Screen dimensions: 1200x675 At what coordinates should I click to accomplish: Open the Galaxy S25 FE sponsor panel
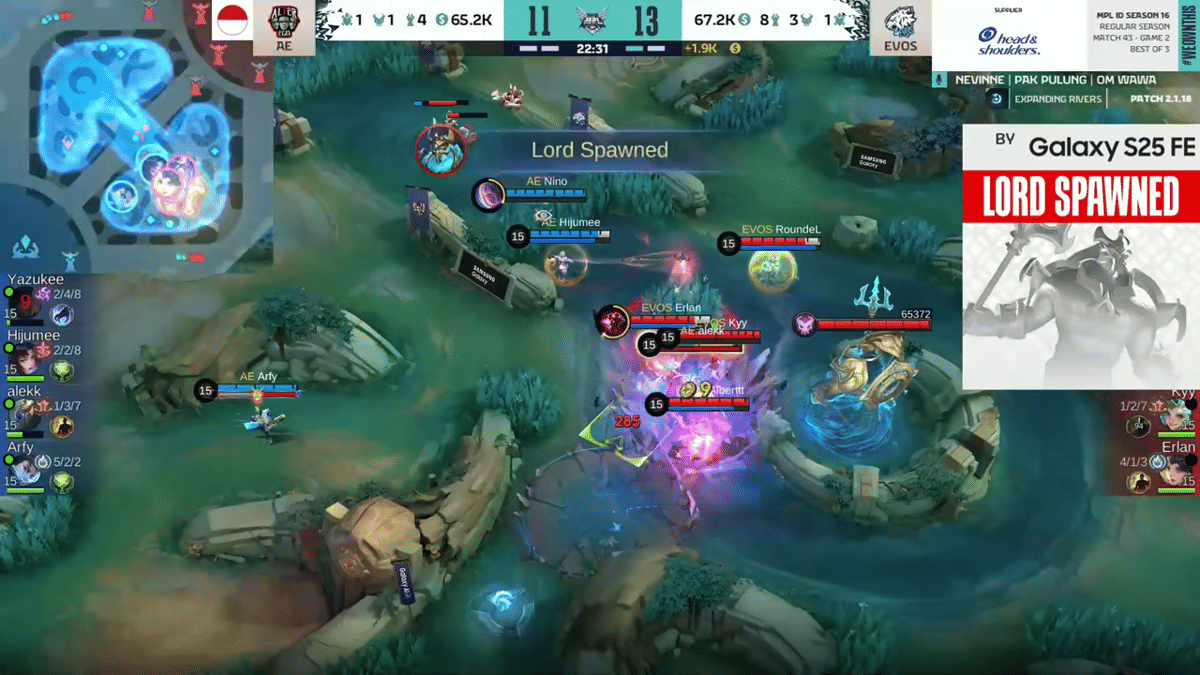(1080, 256)
